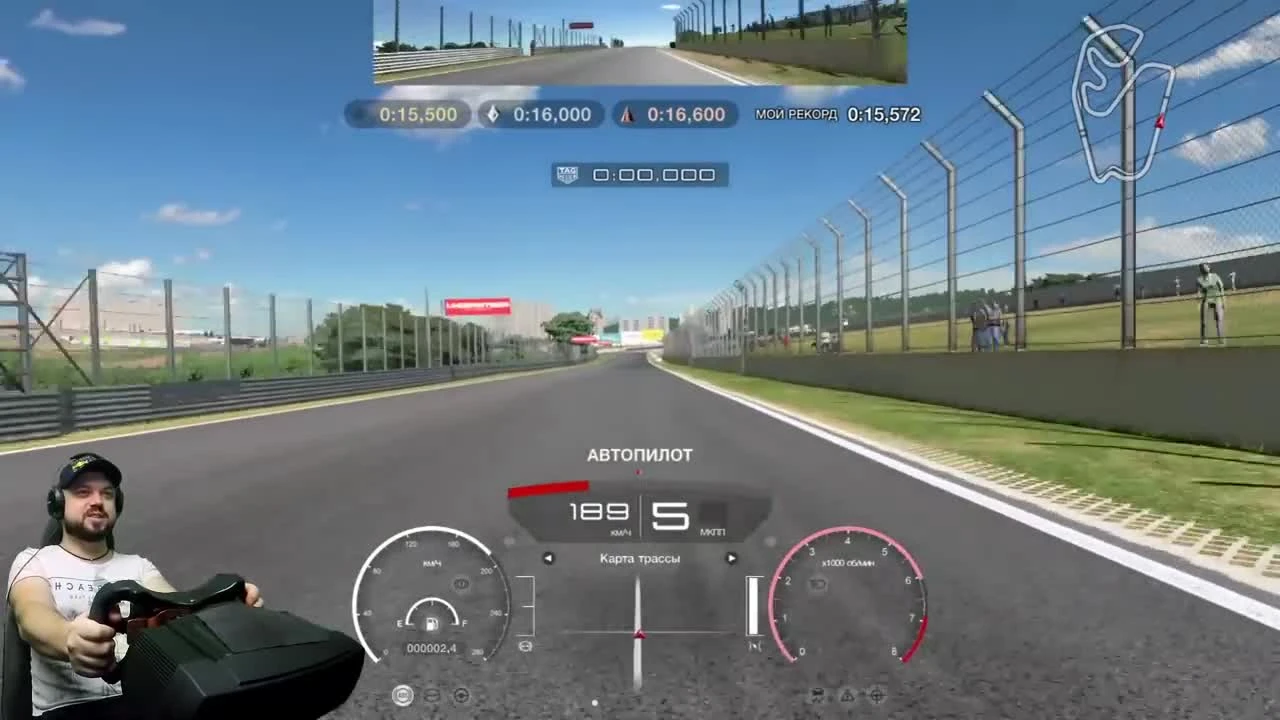Click the left arrow beside Карта трассы
1280x720 pixels.
click(548, 558)
